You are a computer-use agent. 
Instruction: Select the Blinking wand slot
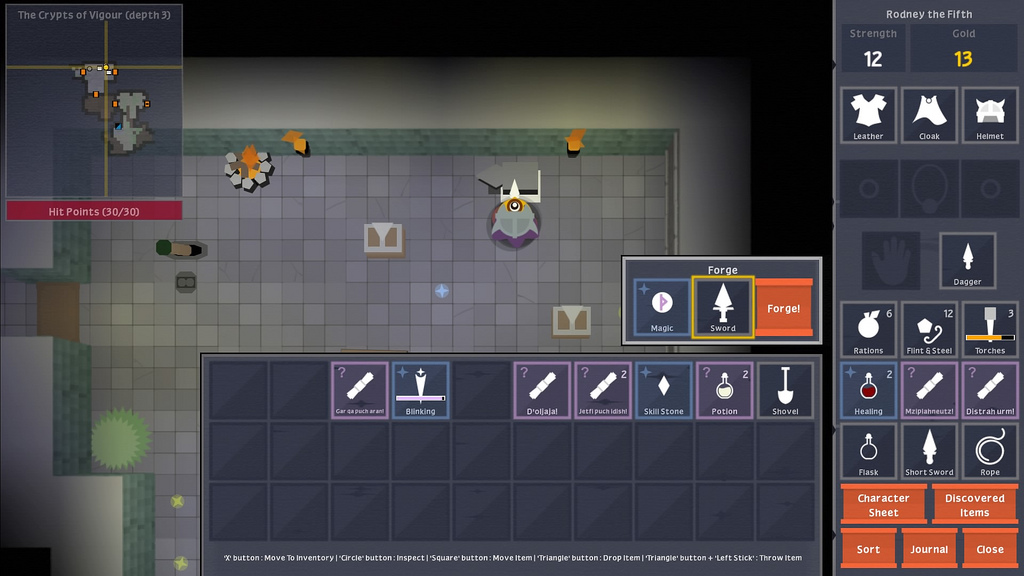point(421,390)
